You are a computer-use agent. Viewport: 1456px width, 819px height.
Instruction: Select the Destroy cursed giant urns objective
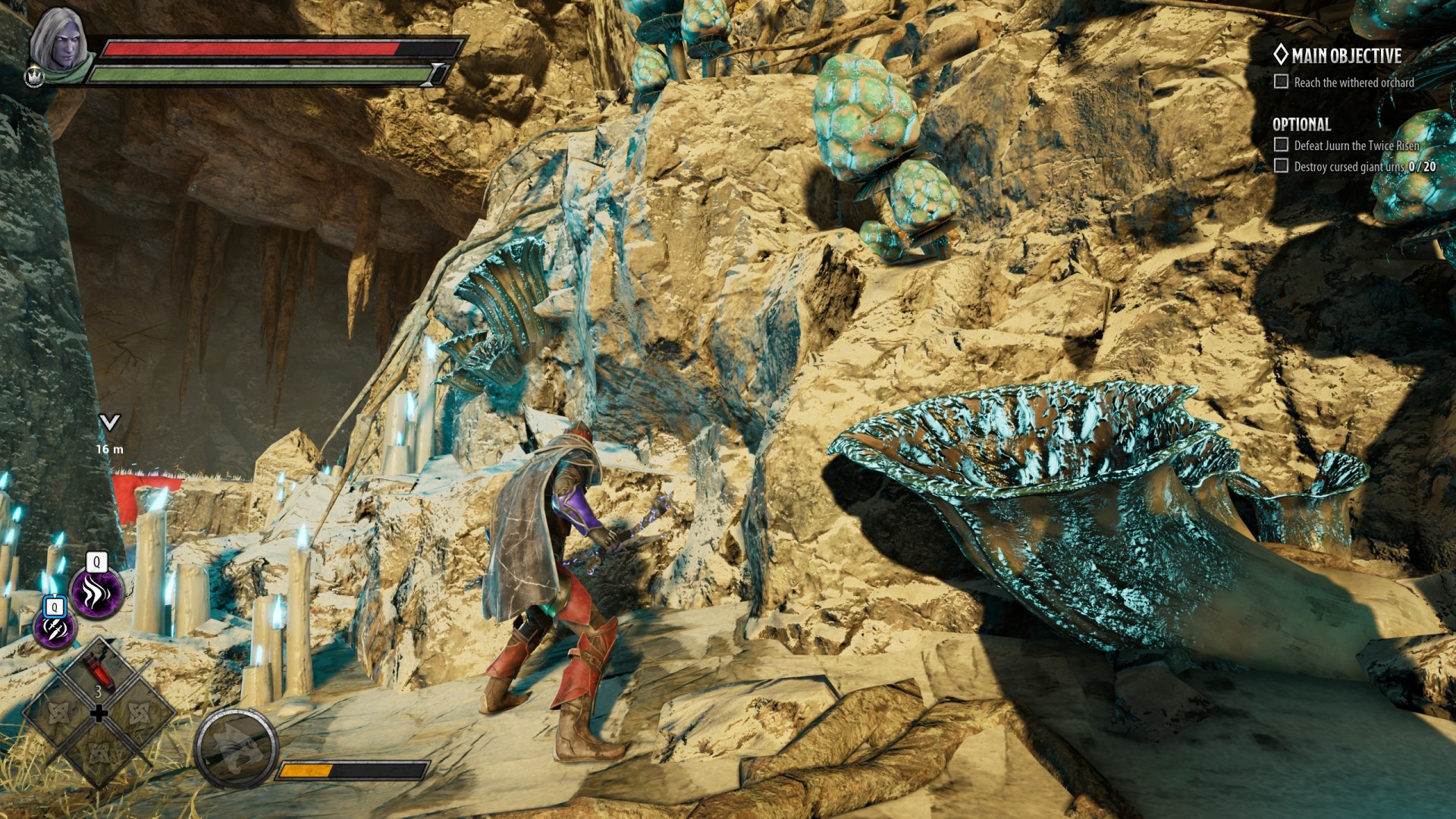coord(1363,167)
